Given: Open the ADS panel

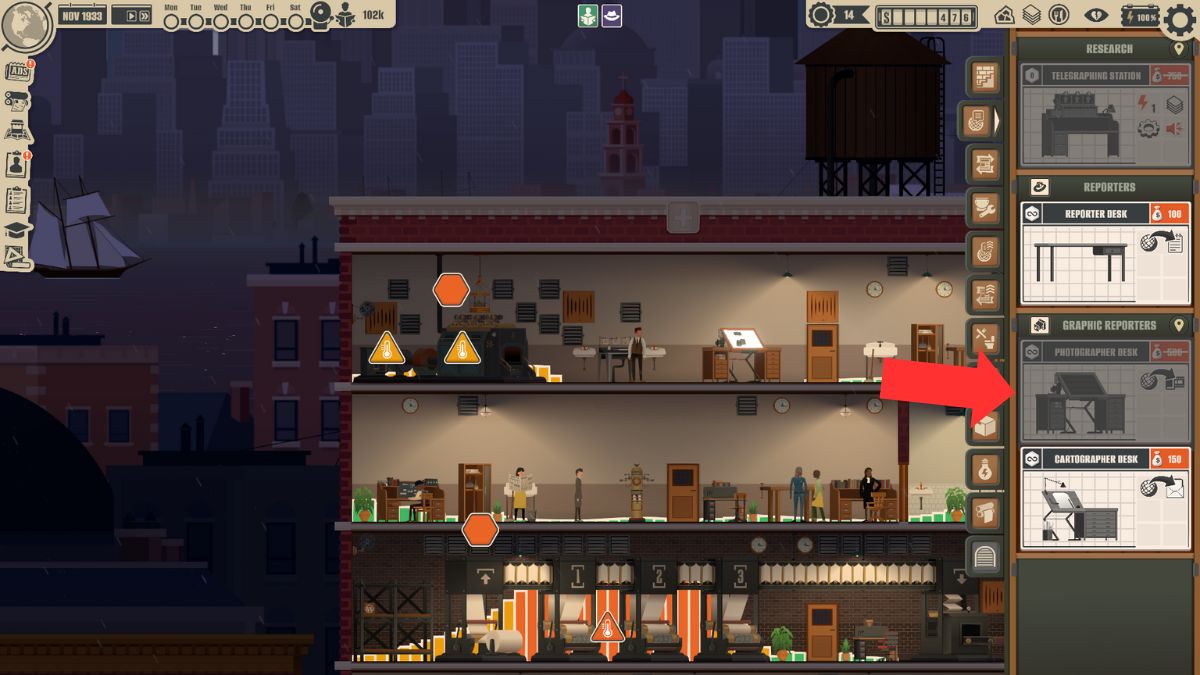Looking at the screenshot, I should pyautogui.click(x=17, y=71).
